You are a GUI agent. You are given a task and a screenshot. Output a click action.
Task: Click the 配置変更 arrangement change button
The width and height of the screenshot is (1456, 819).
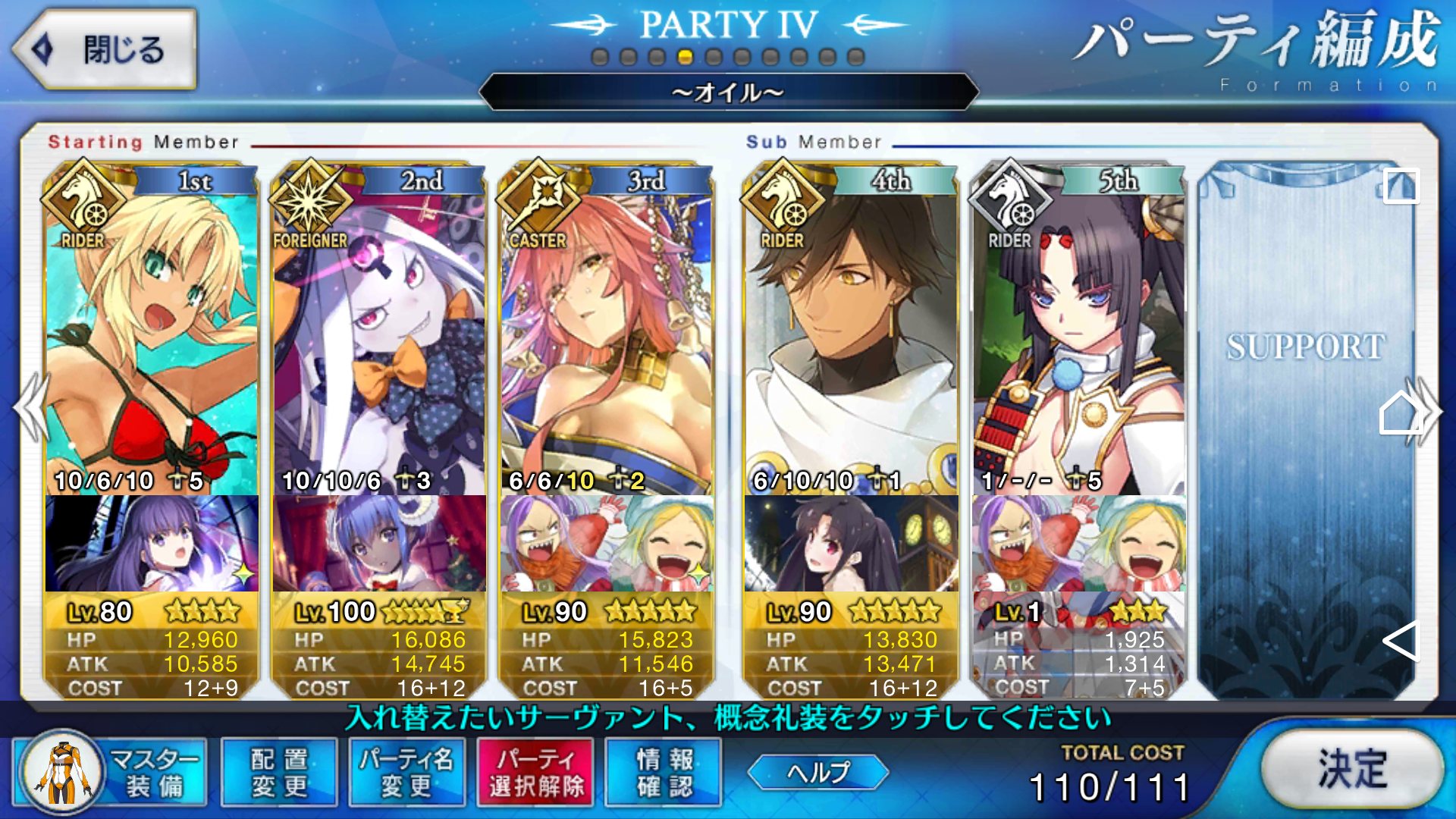pyautogui.click(x=279, y=772)
